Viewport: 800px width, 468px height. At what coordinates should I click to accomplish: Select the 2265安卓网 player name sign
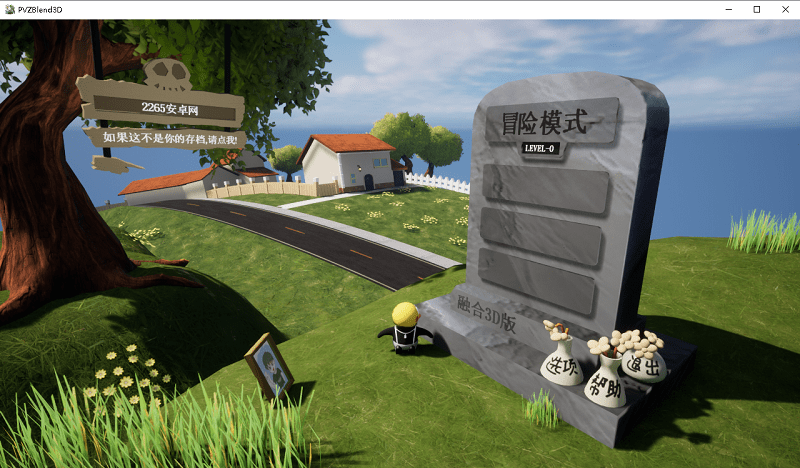pyautogui.click(x=160, y=106)
